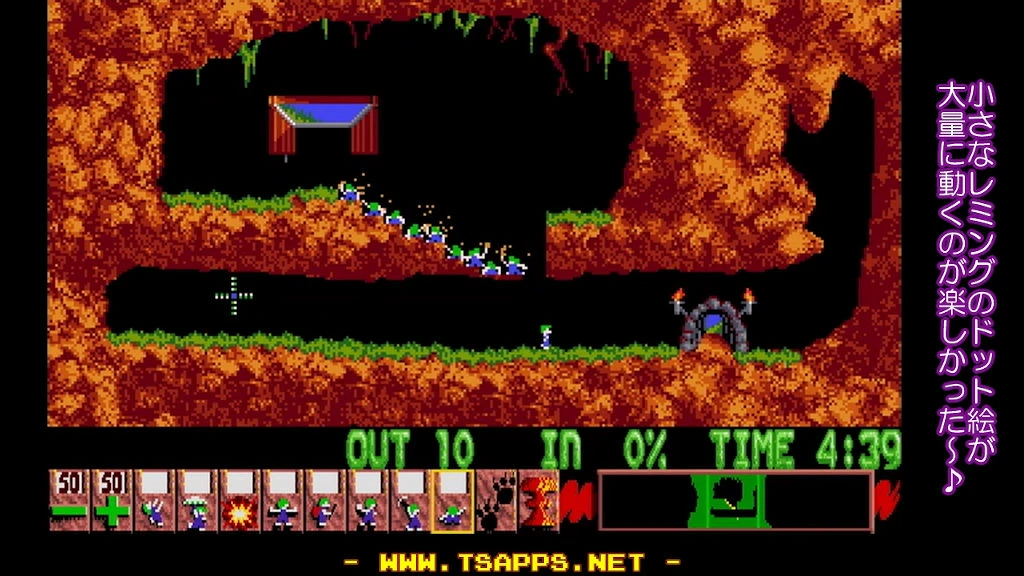Select the Climber skill
Viewport: 1024px width, 576px height.
click(155, 501)
